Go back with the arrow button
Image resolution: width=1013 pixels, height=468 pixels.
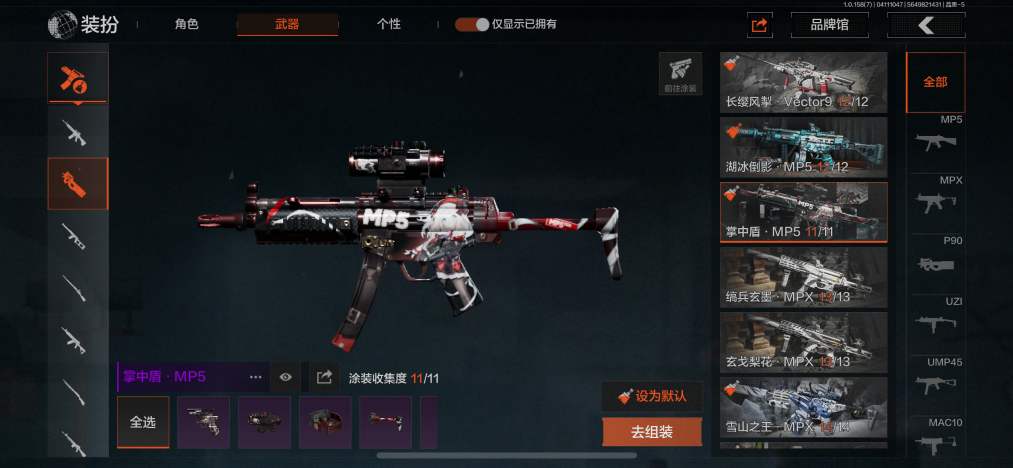click(926, 25)
